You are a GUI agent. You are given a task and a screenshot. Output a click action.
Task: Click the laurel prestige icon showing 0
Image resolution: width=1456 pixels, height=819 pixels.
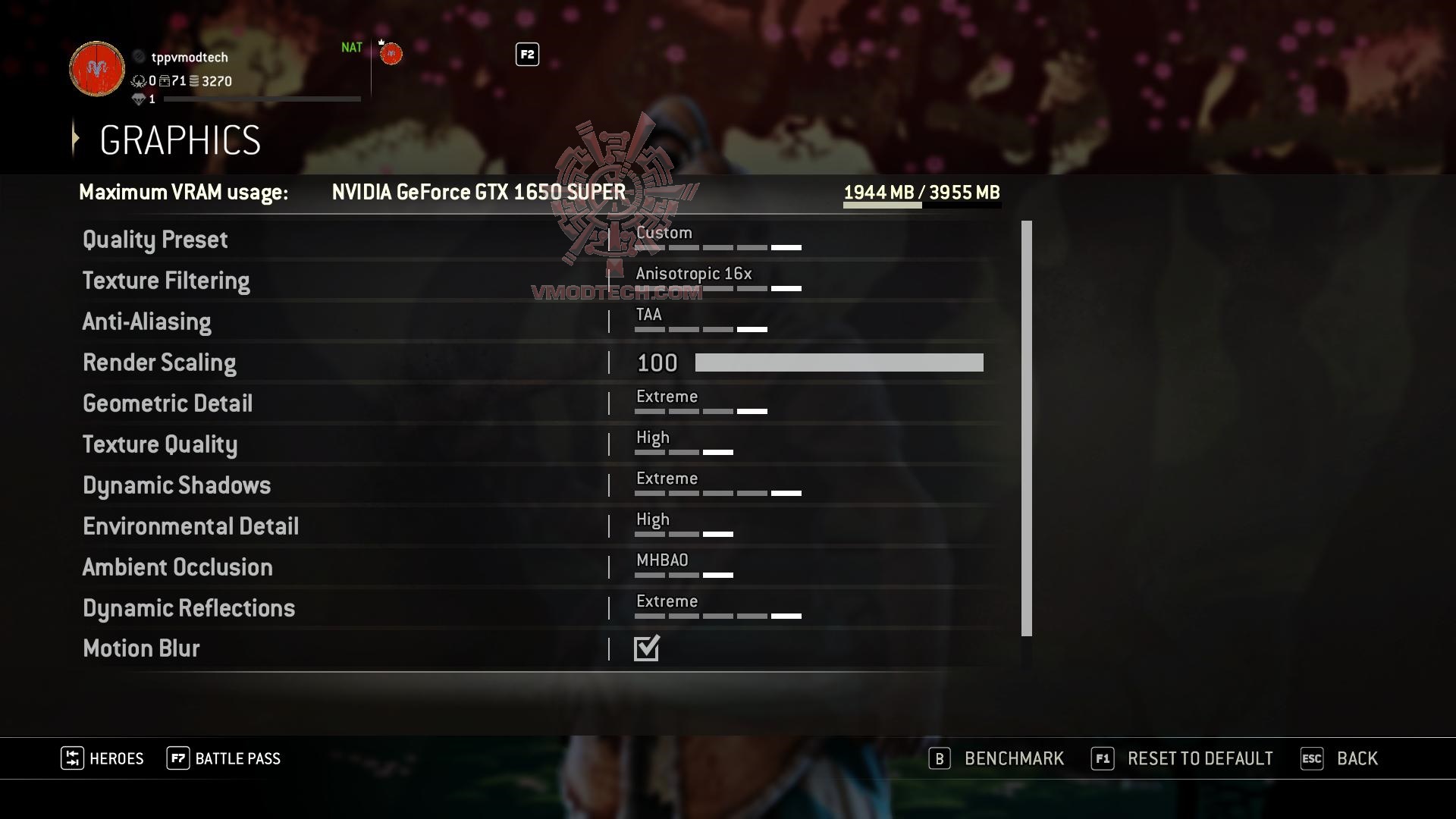pos(139,82)
